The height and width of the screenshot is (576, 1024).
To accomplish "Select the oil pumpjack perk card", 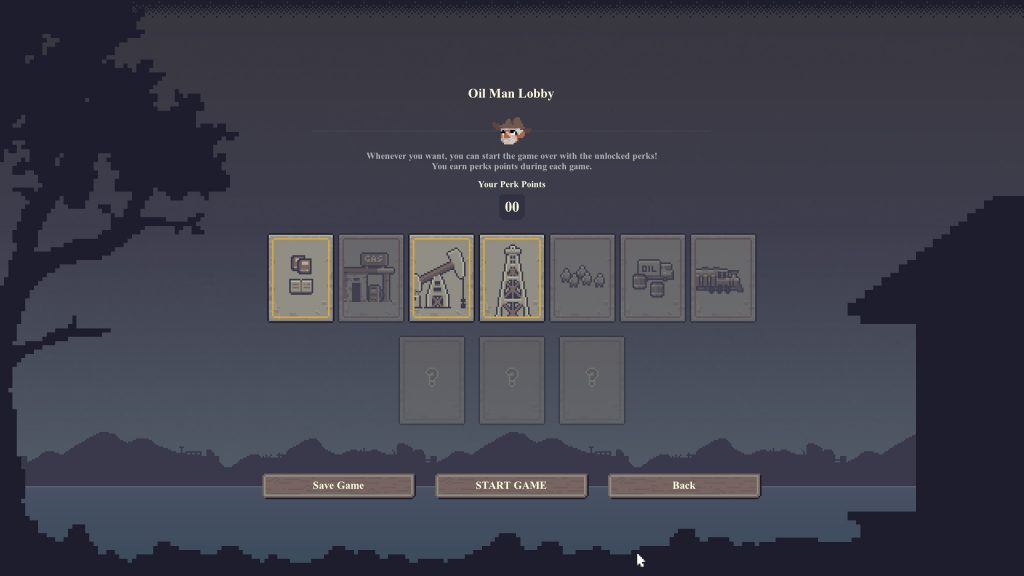I will [x=441, y=278].
